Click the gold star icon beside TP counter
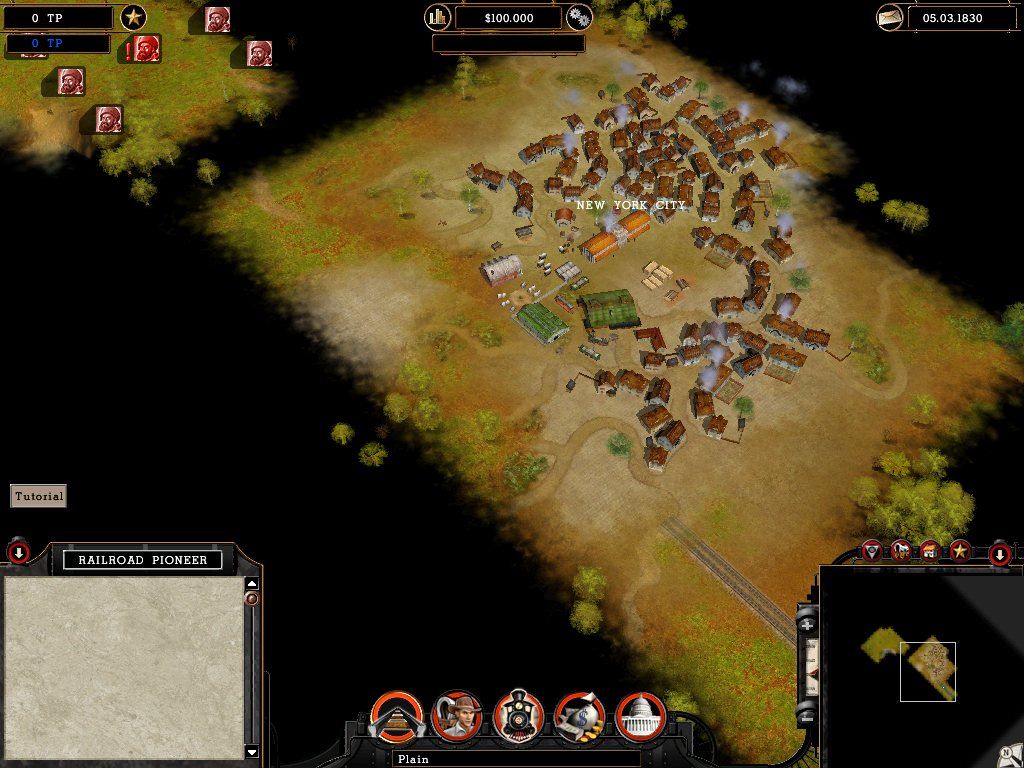This screenshot has width=1024, height=768. (133, 17)
